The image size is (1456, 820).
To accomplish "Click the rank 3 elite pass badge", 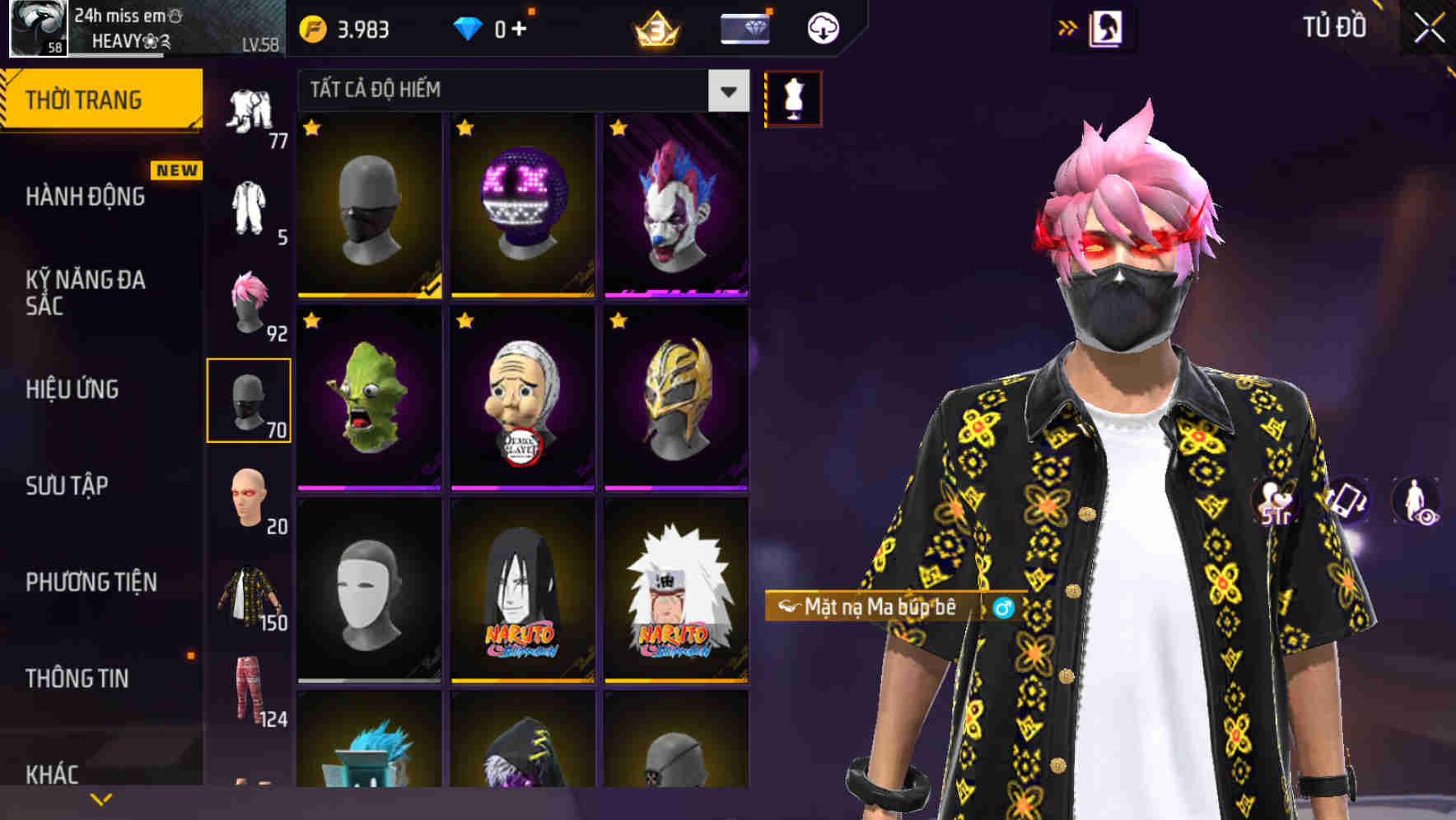I will 653,30.
